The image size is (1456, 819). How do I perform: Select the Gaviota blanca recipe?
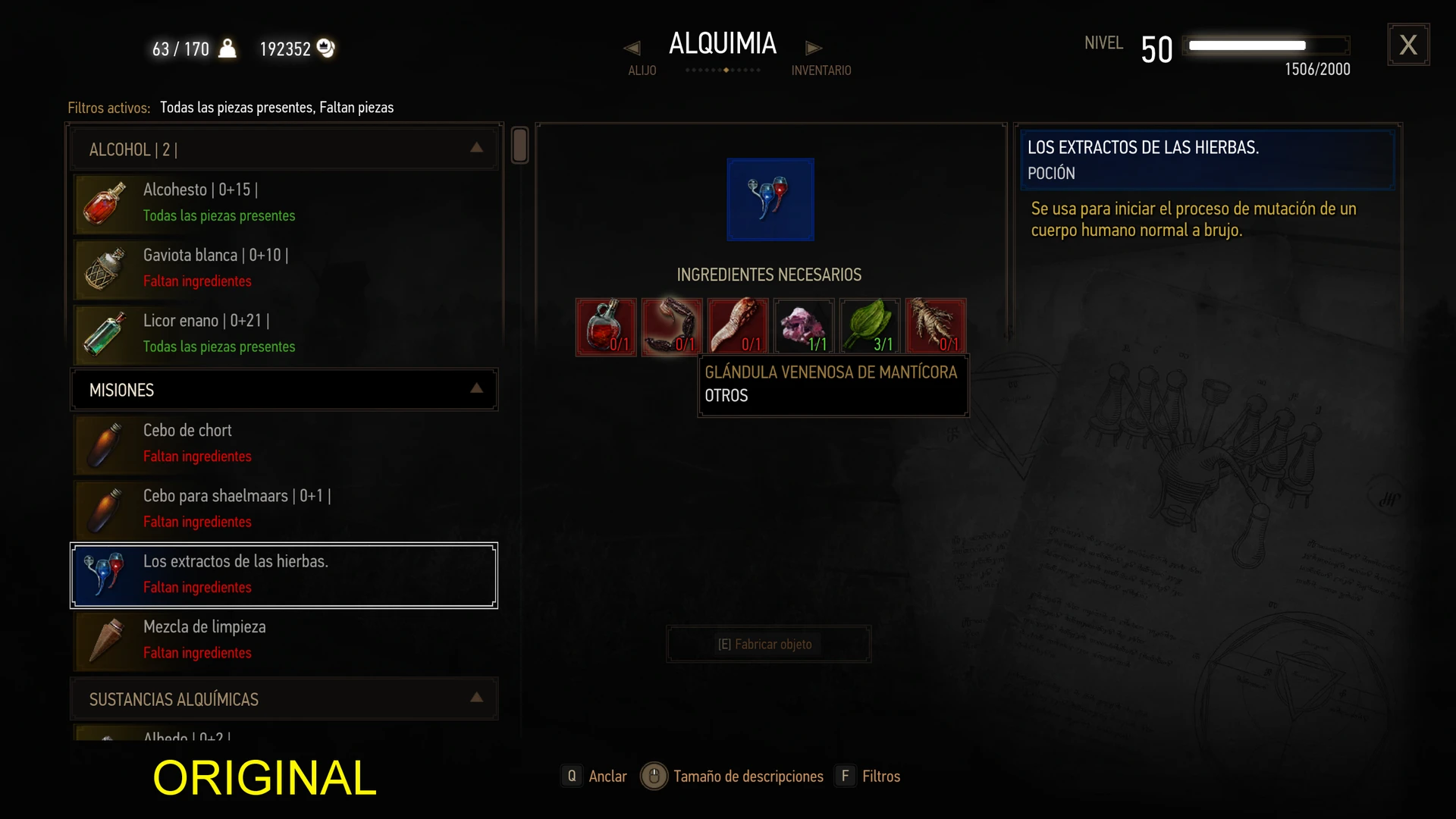tap(285, 268)
